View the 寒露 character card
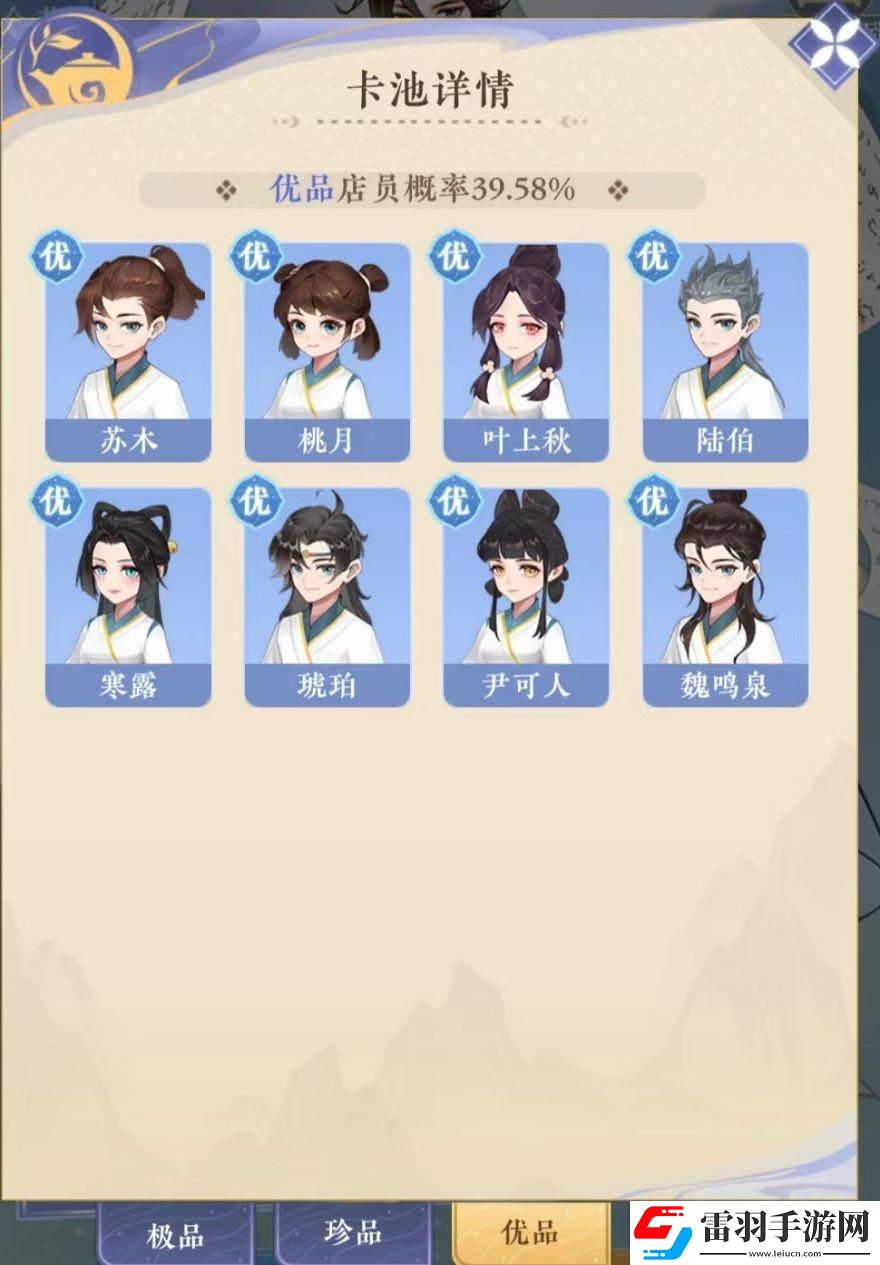The image size is (880, 1265). tap(128, 597)
